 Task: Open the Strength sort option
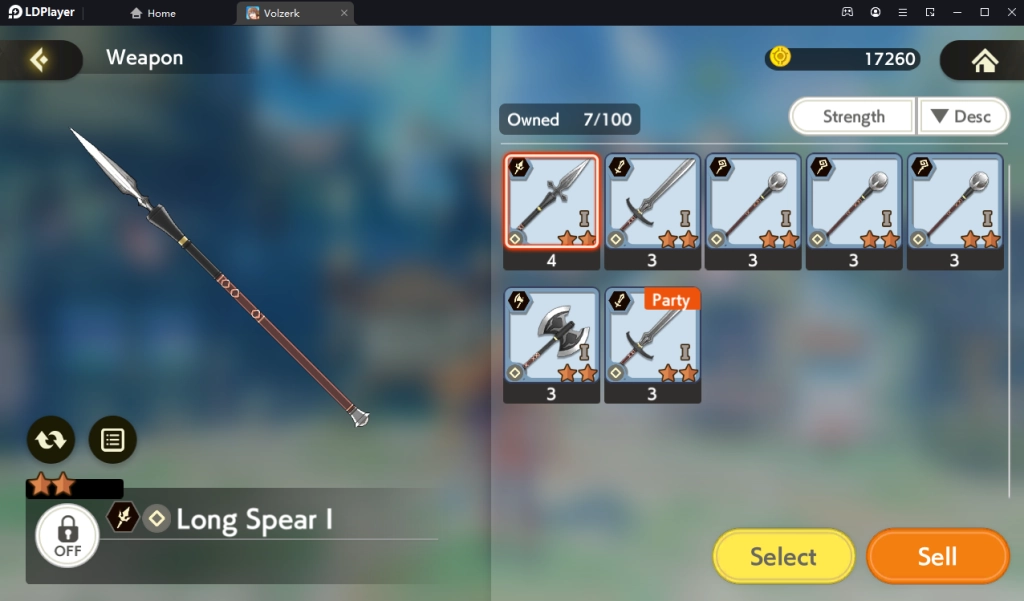[853, 116]
